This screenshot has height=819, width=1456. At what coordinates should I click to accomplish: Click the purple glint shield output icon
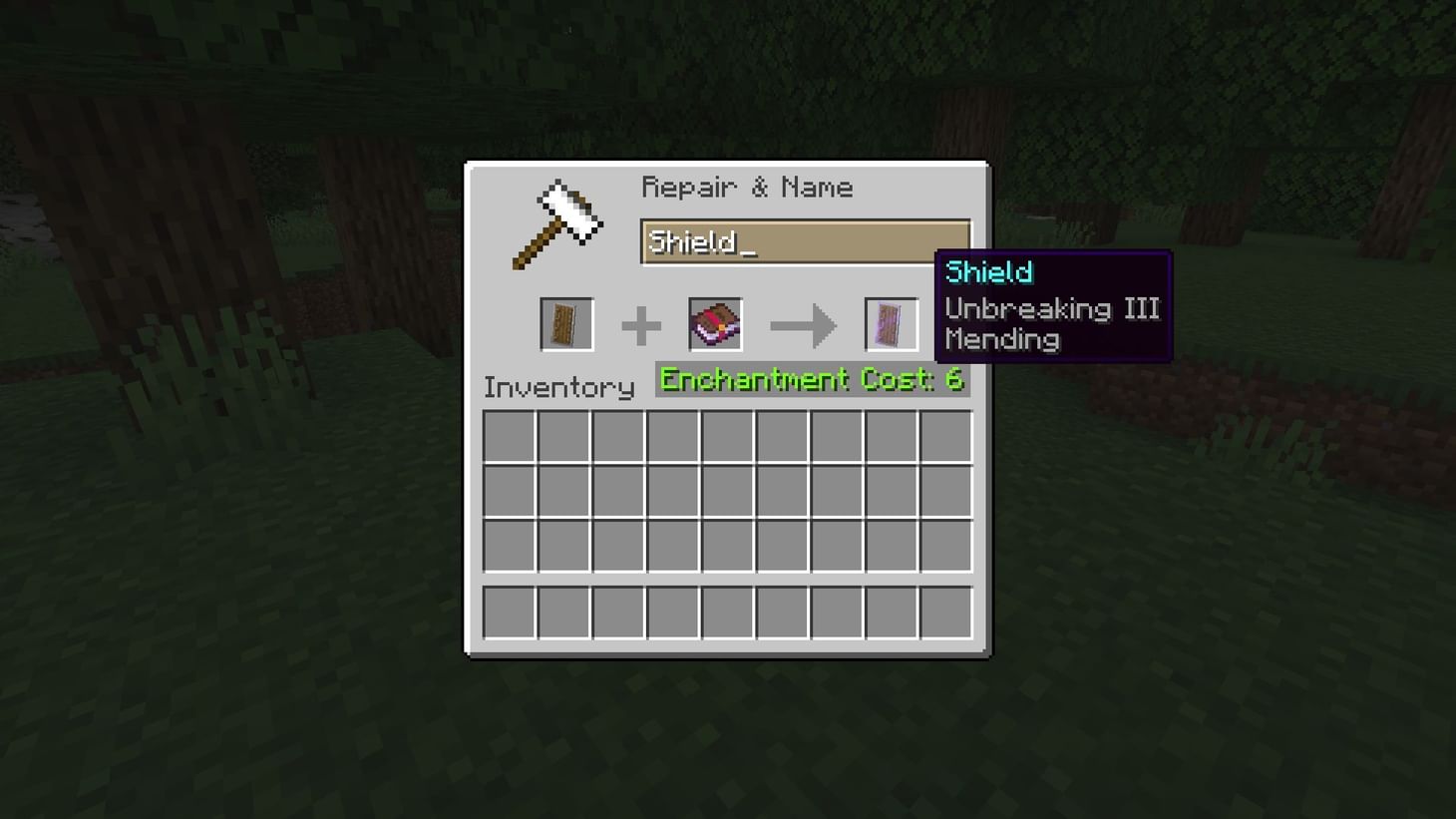[890, 323]
